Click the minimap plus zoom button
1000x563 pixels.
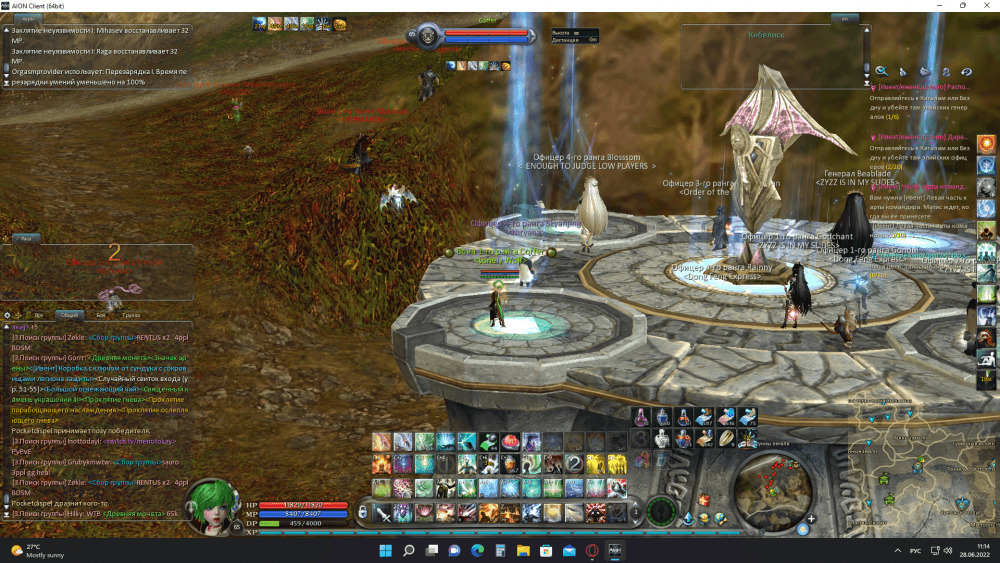pos(811,520)
